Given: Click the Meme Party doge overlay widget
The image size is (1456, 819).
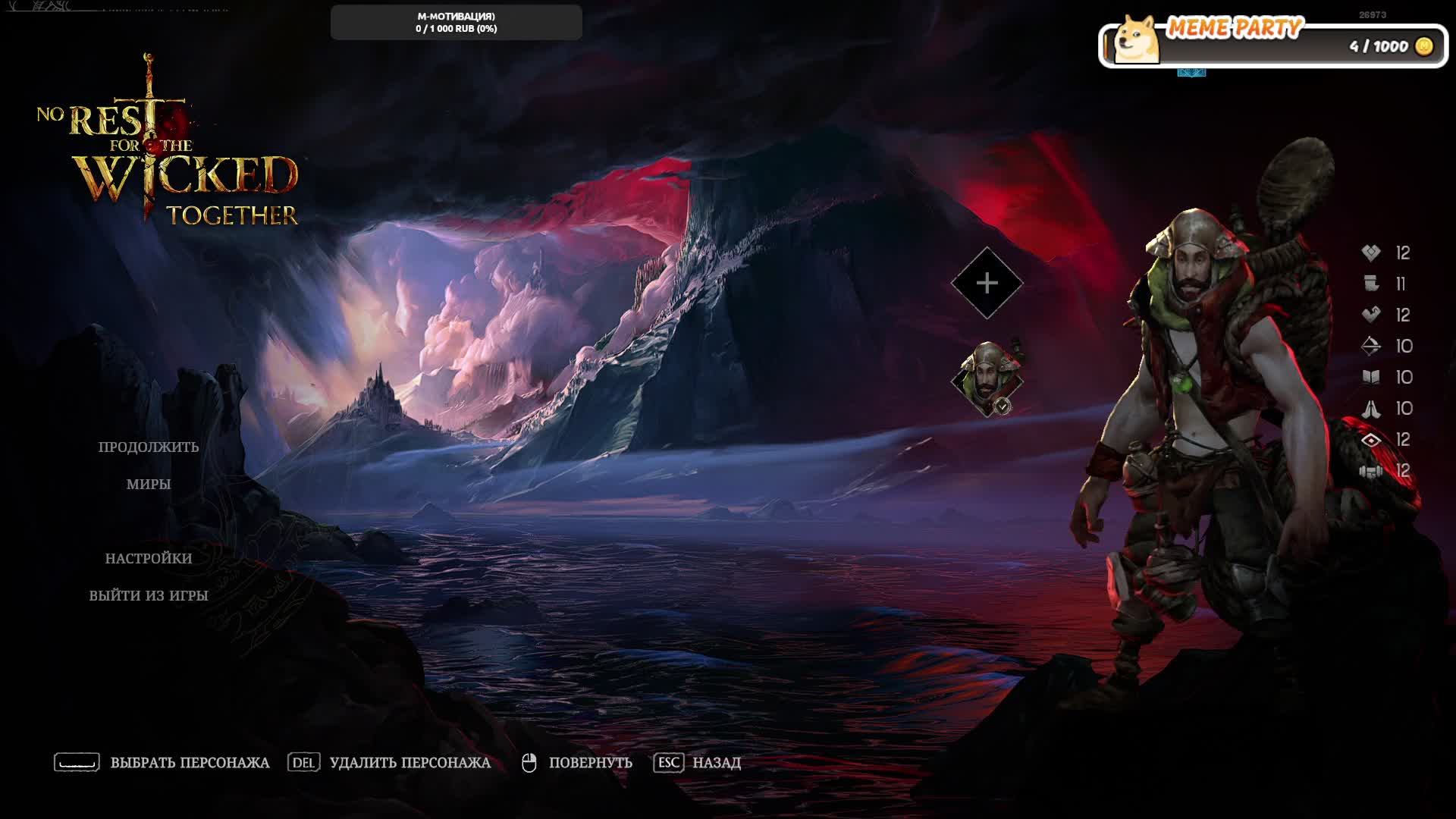Looking at the screenshot, I should [1272, 42].
